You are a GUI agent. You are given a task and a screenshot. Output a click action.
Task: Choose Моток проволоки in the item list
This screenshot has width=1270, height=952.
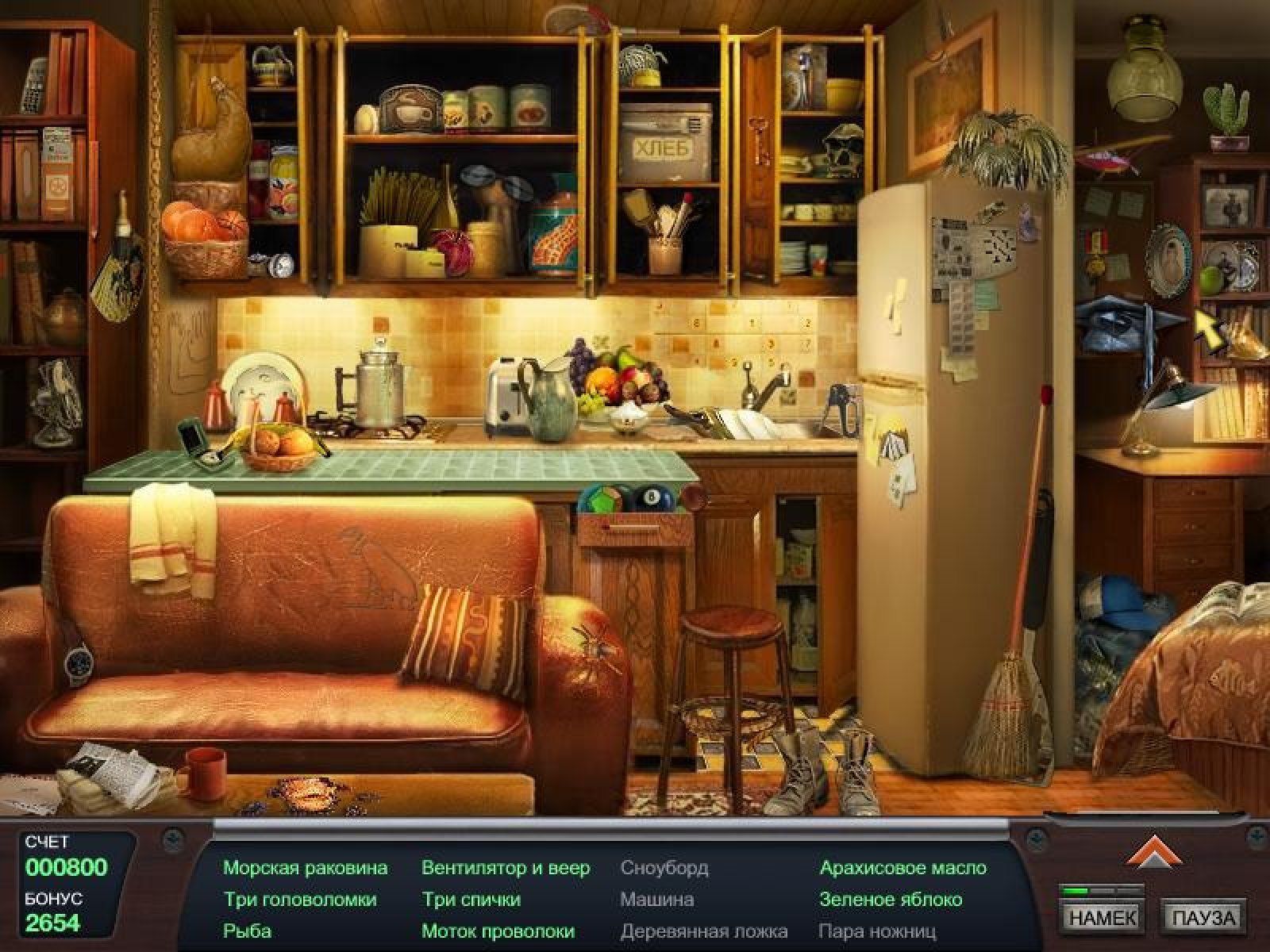[498, 931]
